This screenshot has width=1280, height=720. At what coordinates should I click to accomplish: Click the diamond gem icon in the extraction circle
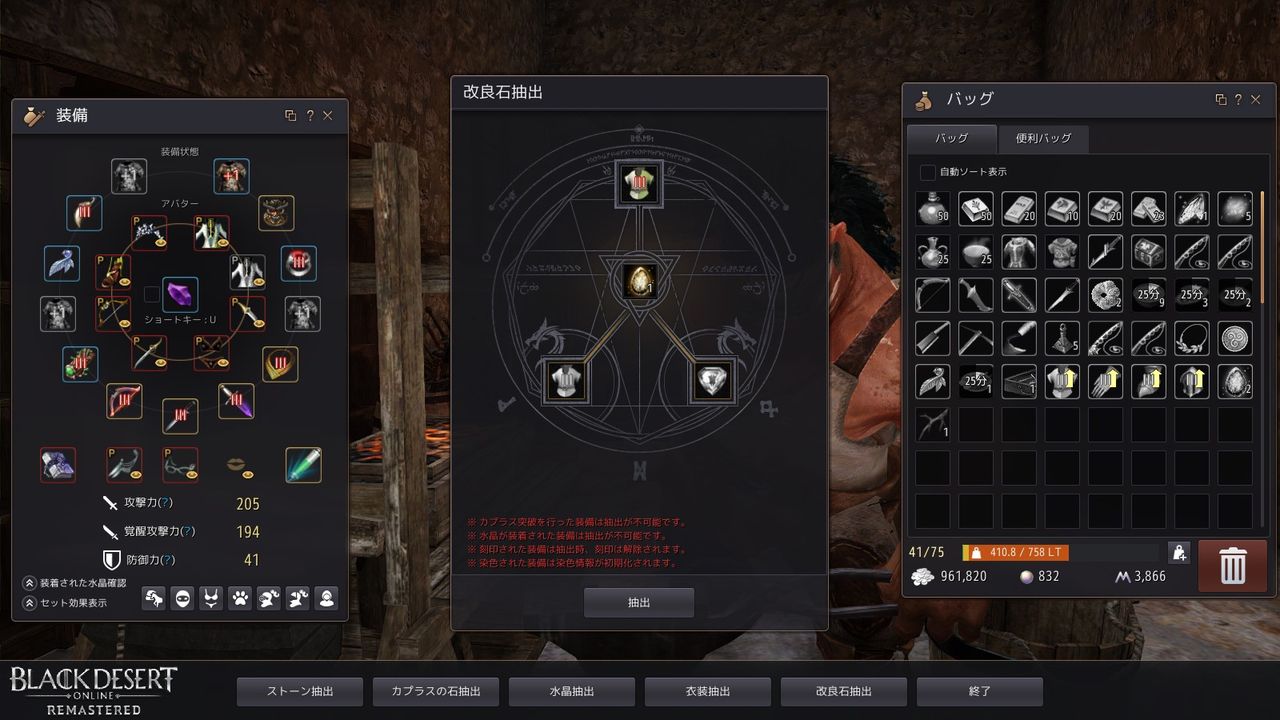tap(713, 381)
